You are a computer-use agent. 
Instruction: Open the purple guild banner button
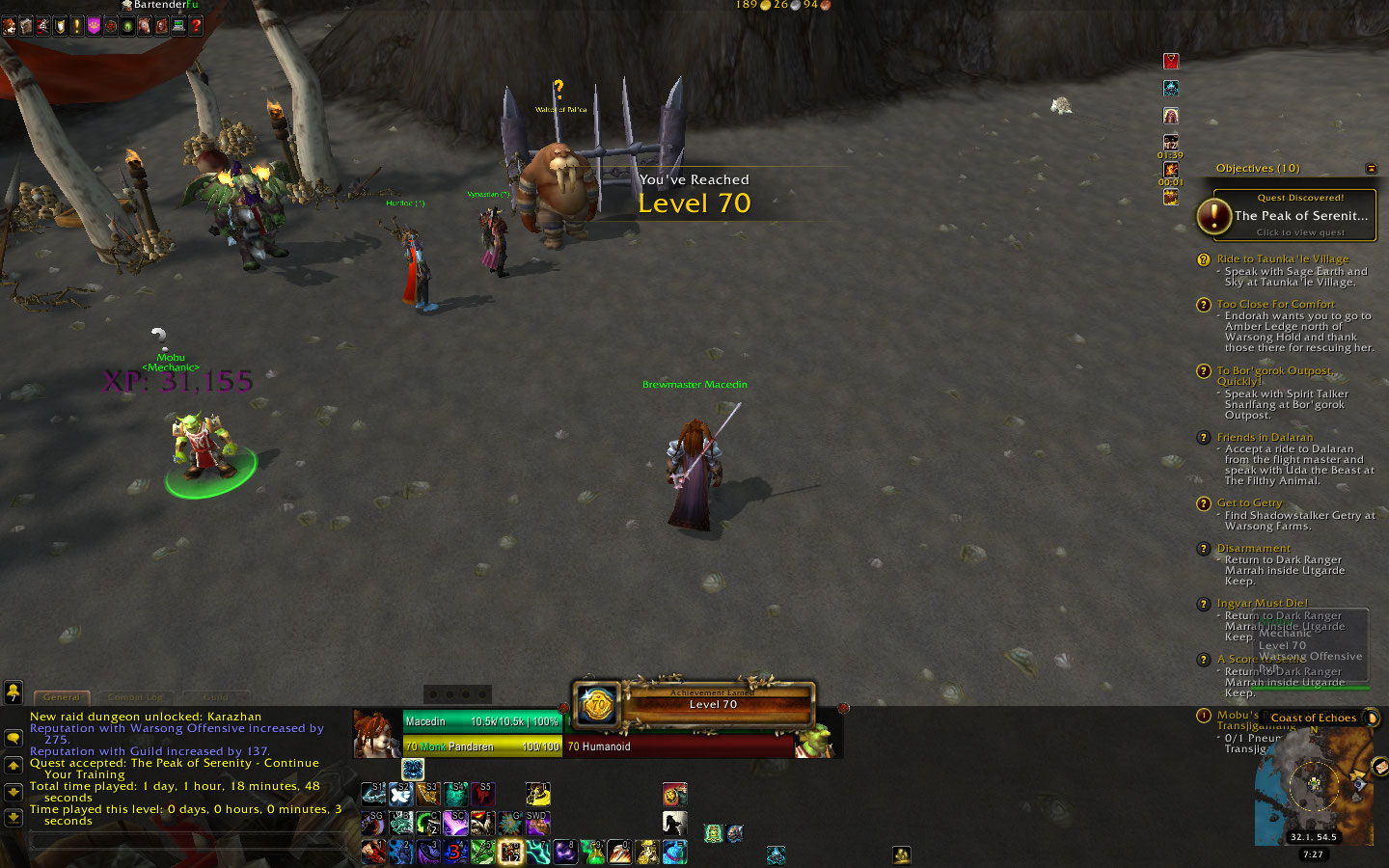94,26
